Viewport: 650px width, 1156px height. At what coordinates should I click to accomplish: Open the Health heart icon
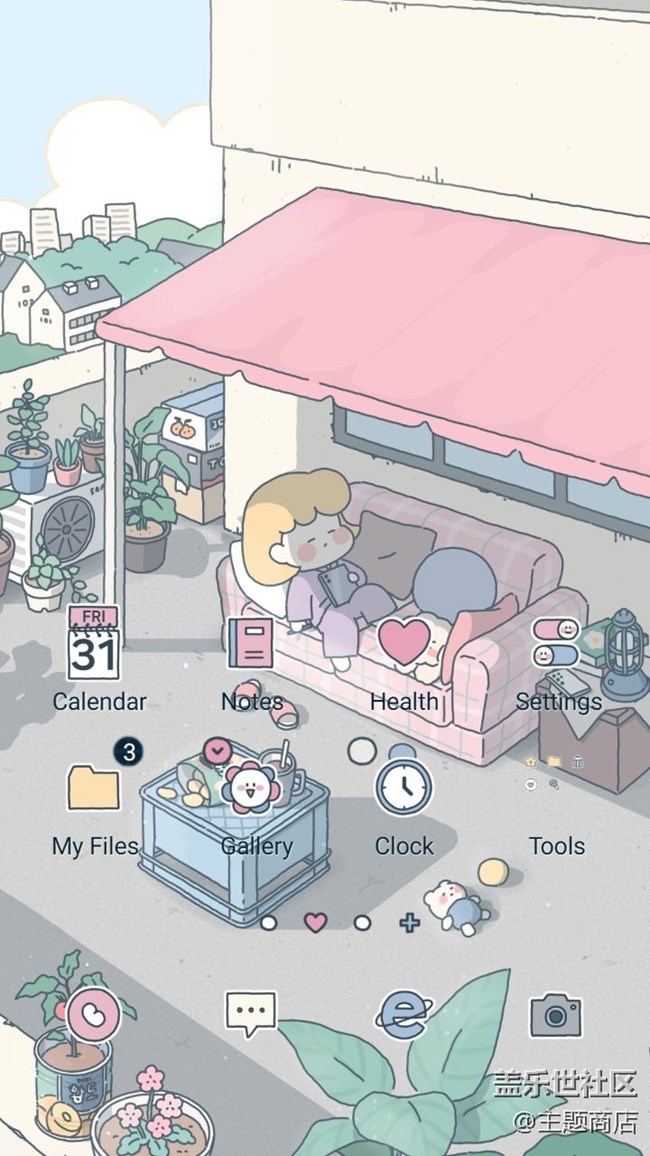point(403,642)
